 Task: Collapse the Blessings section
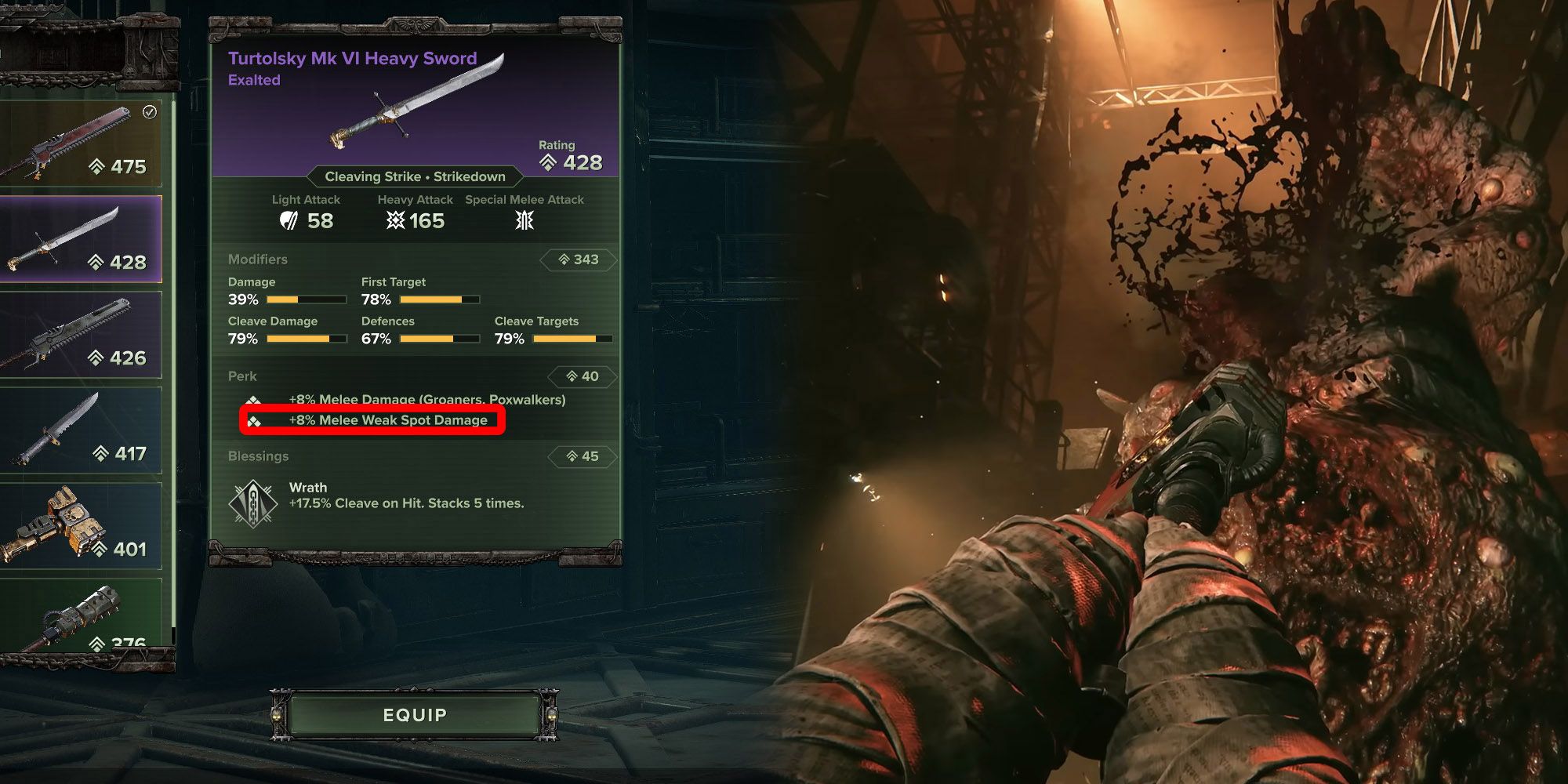259,456
